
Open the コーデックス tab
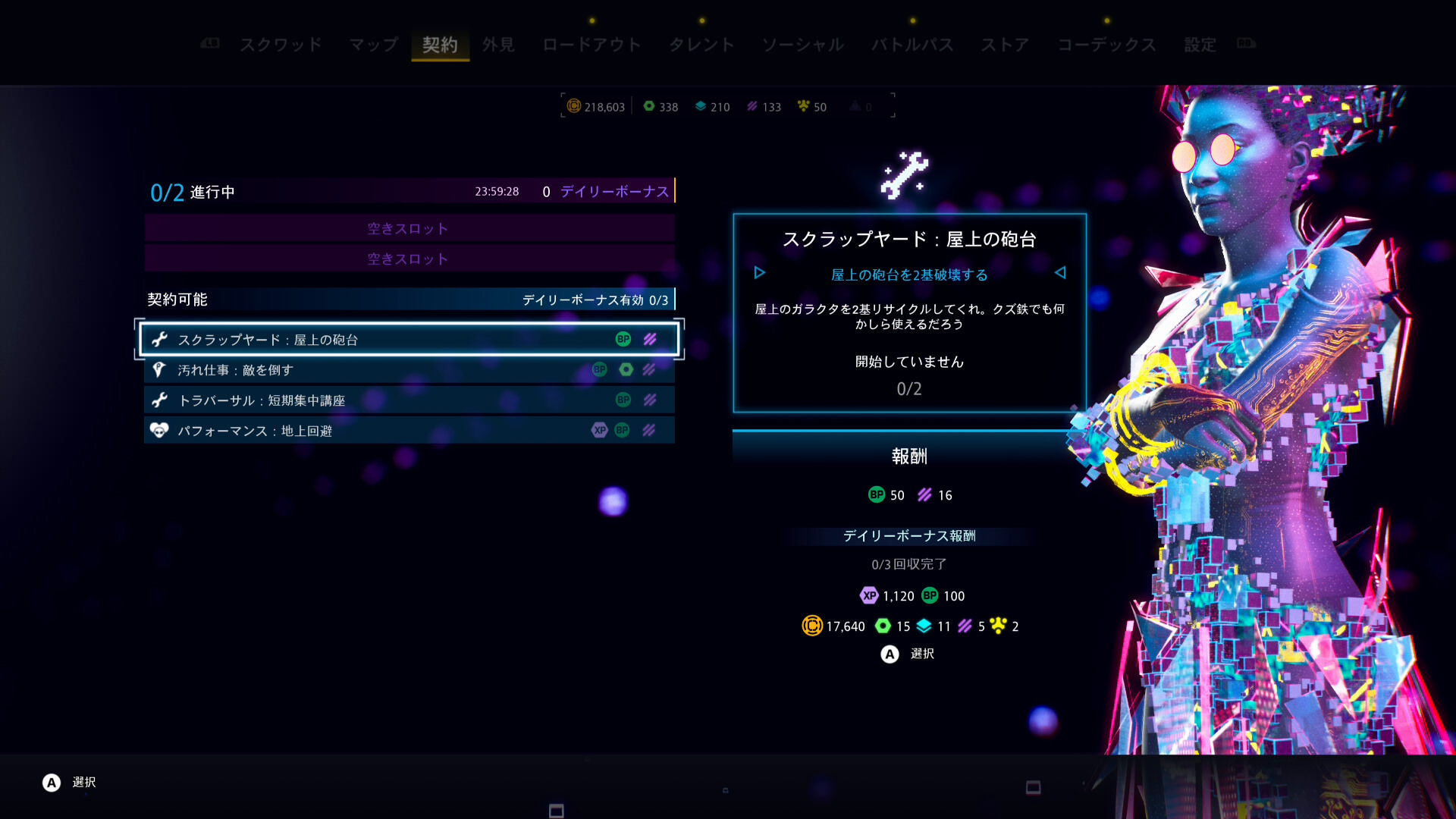pos(1106,45)
